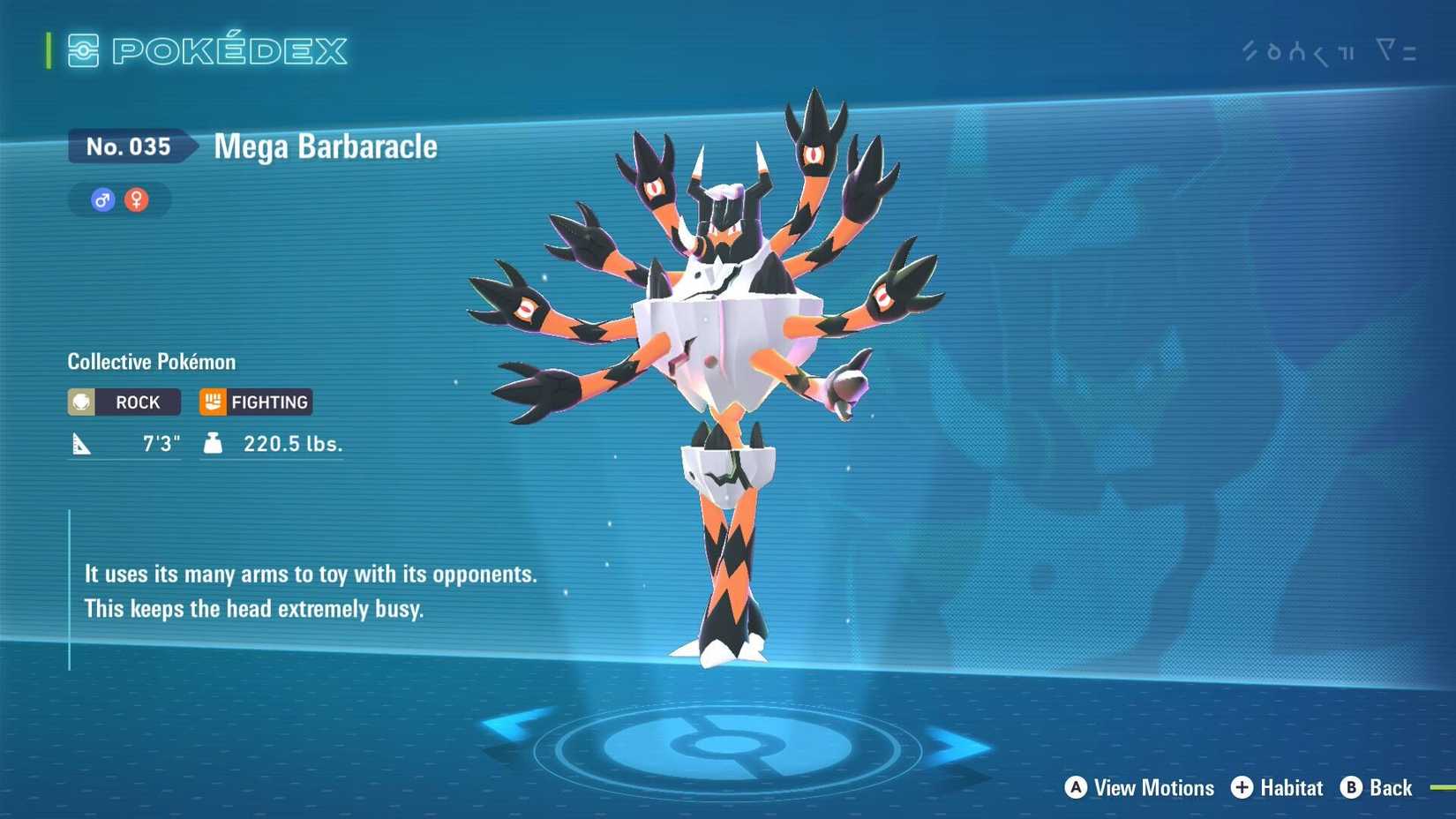This screenshot has width=1456, height=819.
Task: Click the Mega Barbaracle name heading
Action: click(324, 146)
